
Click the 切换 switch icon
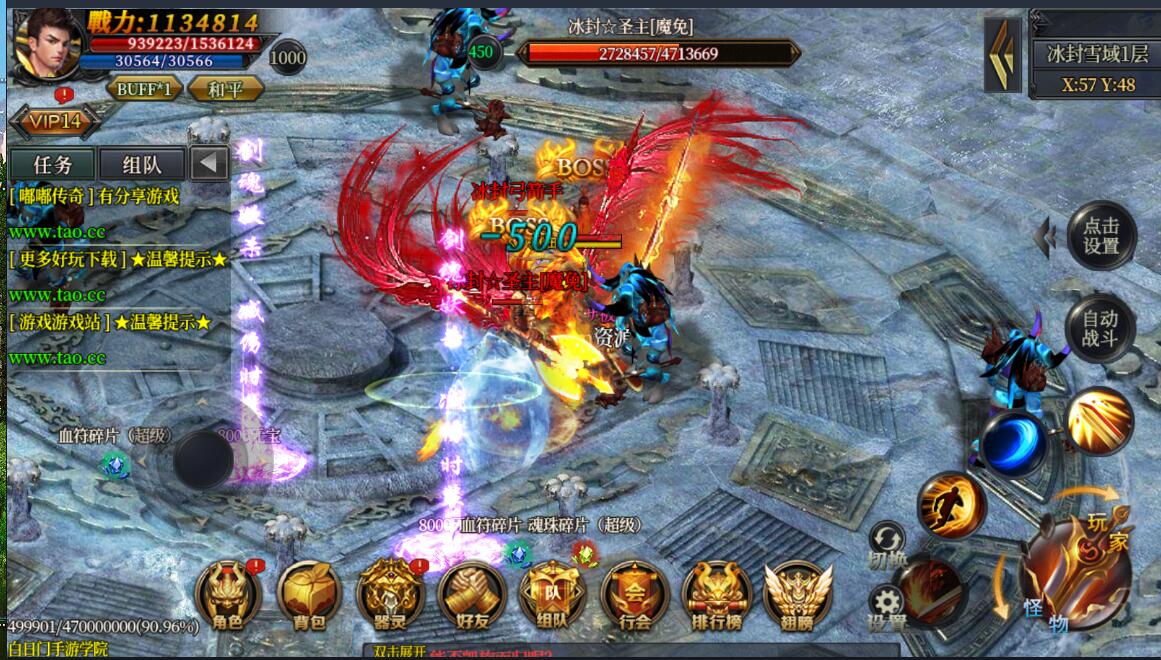click(887, 541)
